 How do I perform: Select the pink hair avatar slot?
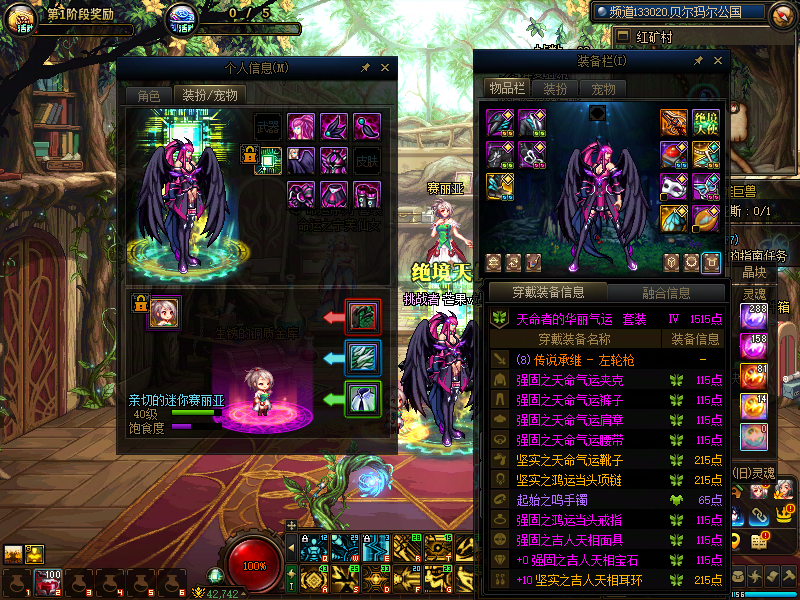(x=301, y=127)
